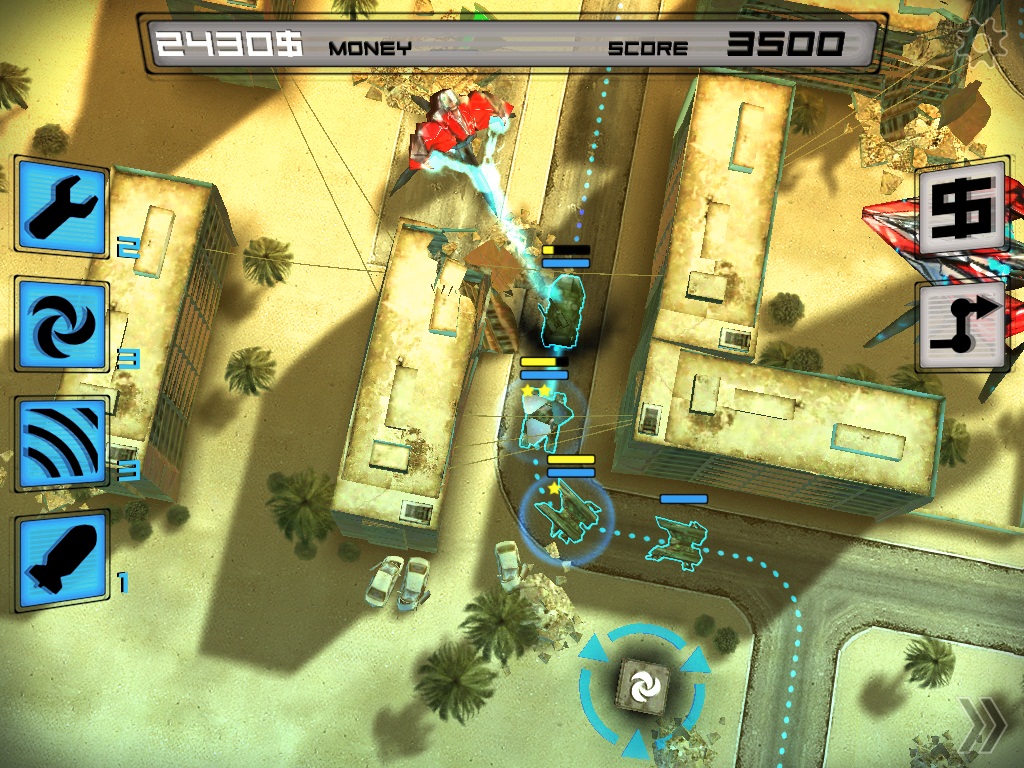
Task: Toggle fast-forward with the double chevron
Action: (978, 724)
